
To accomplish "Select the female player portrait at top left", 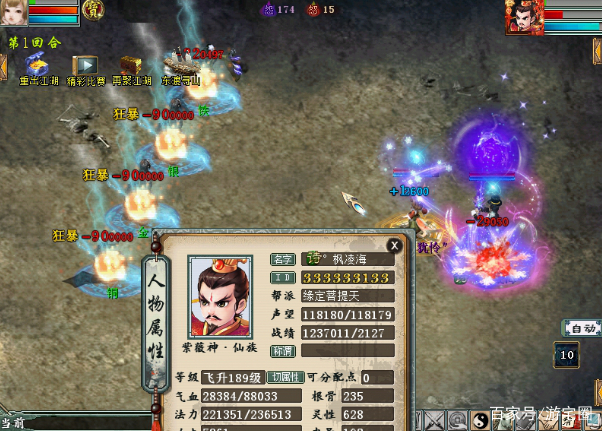I will (x=13, y=14).
